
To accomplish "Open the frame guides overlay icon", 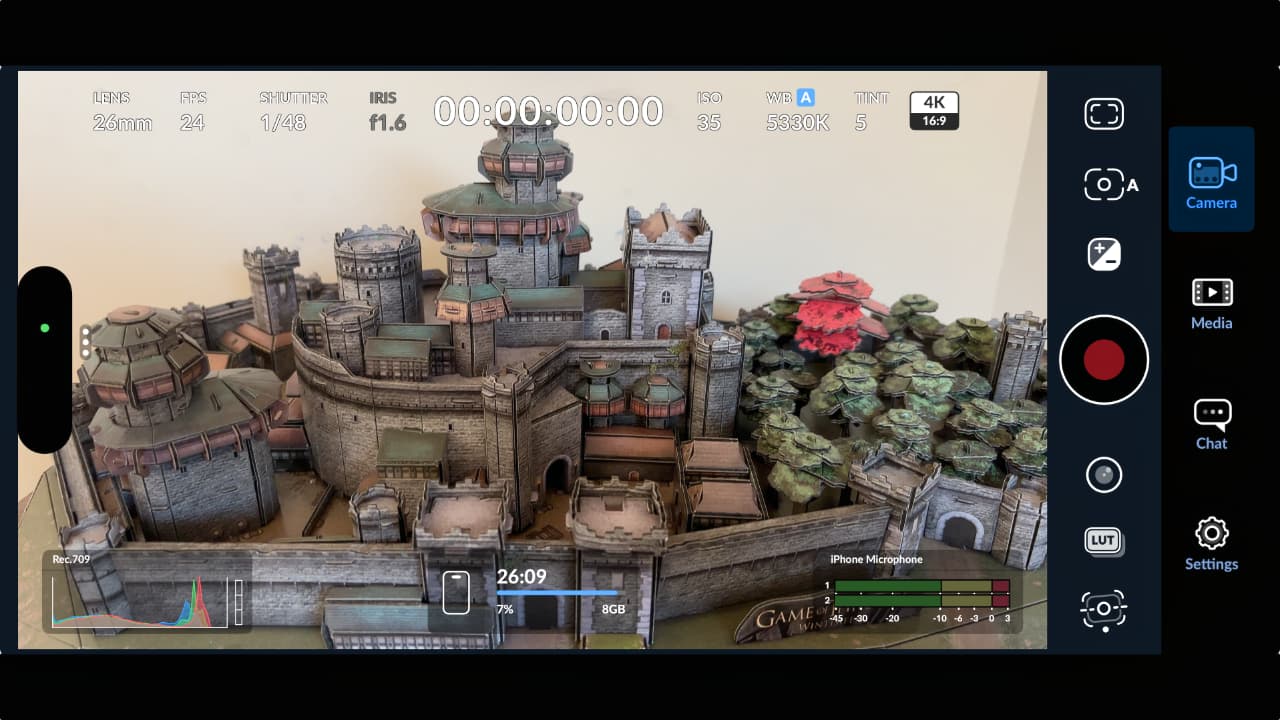I will 1104,113.
